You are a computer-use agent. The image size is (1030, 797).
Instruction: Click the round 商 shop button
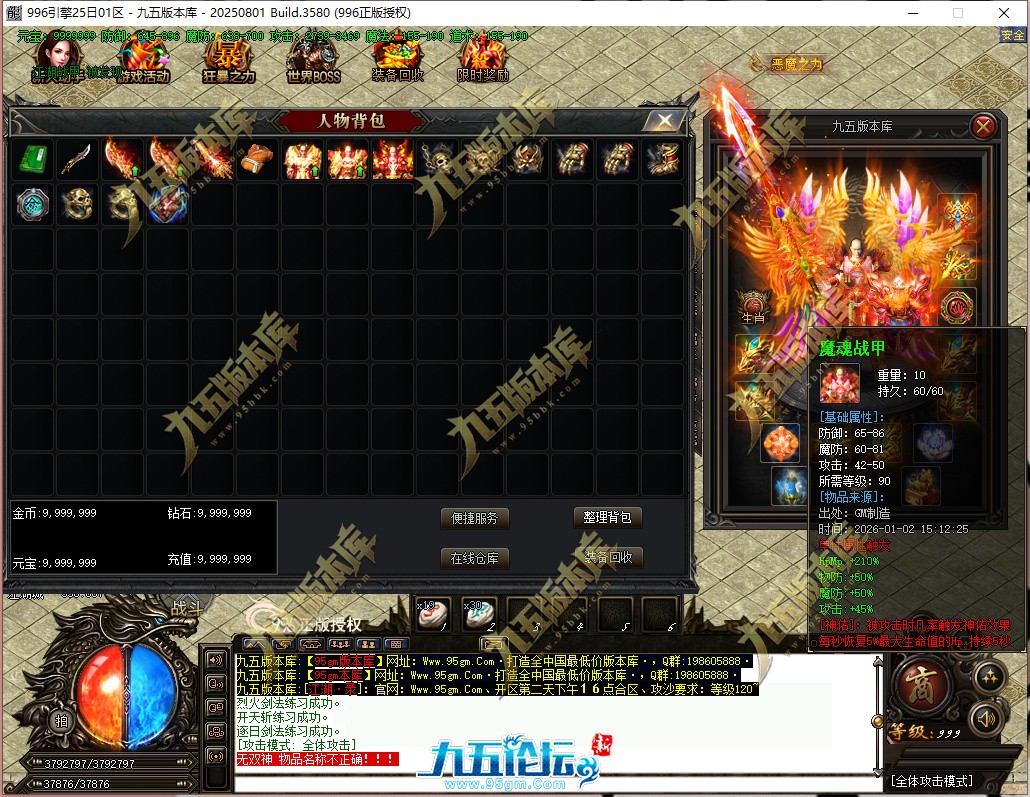(x=916, y=686)
